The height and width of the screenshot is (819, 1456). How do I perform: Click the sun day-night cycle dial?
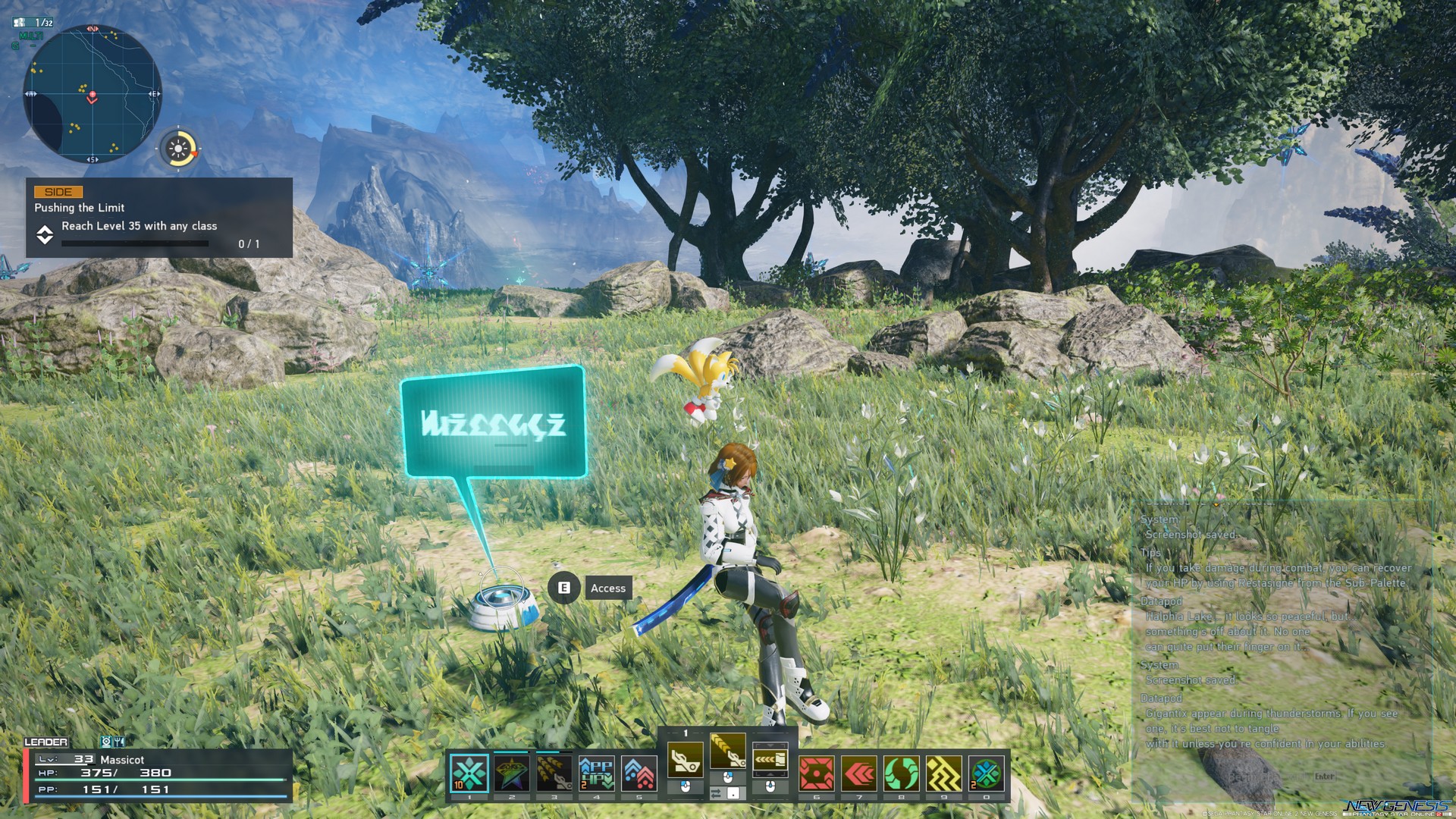point(179,149)
